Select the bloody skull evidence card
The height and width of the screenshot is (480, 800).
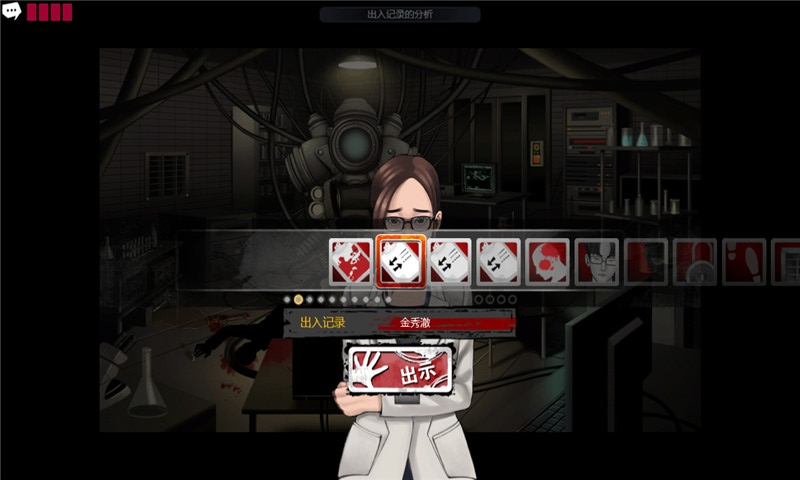[548, 262]
